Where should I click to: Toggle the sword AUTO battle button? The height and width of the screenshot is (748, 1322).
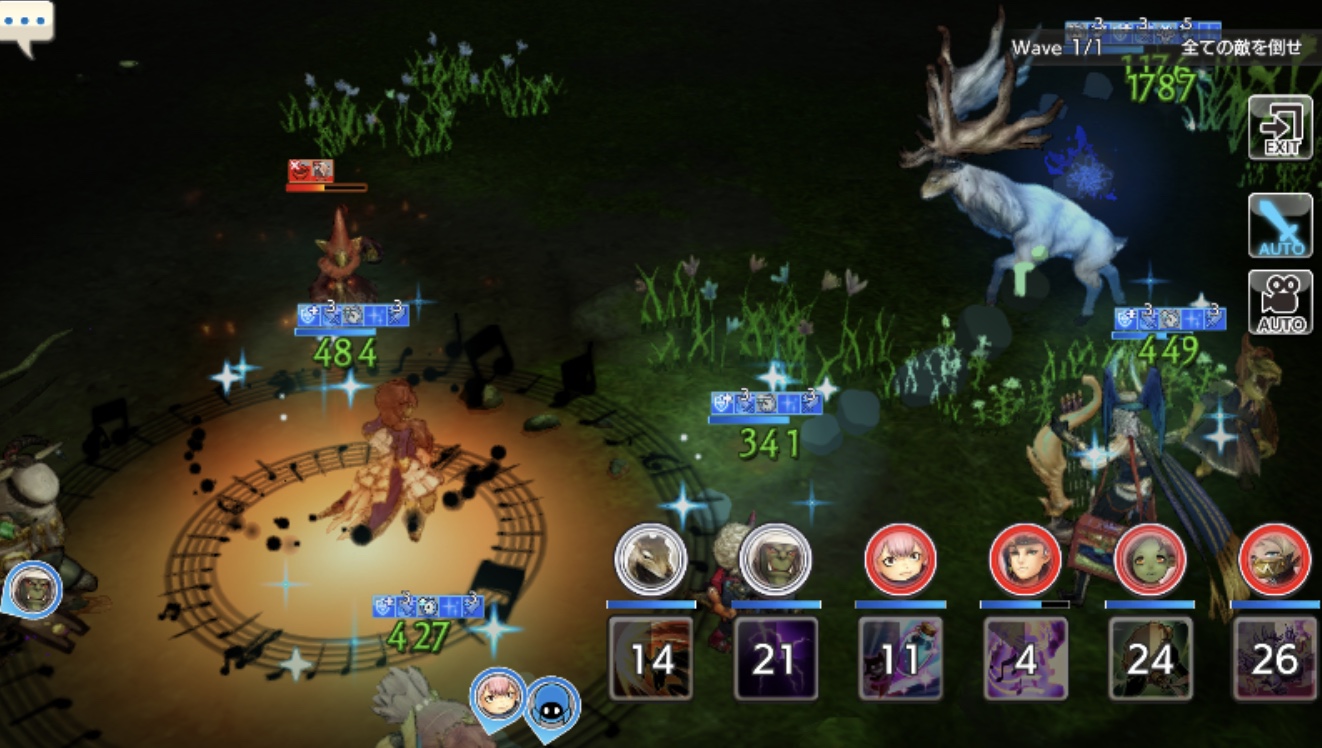pyautogui.click(x=1280, y=225)
